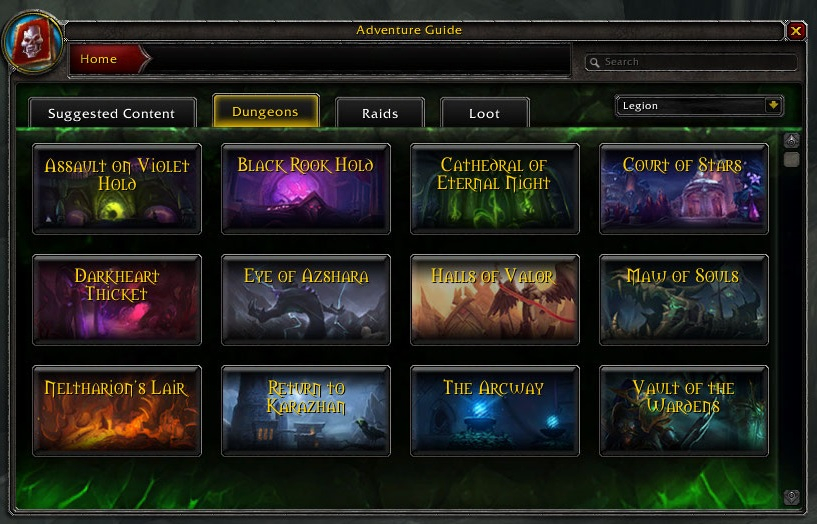
Task: Choose the Maw of Souls dungeon
Action: click(683, 299)
